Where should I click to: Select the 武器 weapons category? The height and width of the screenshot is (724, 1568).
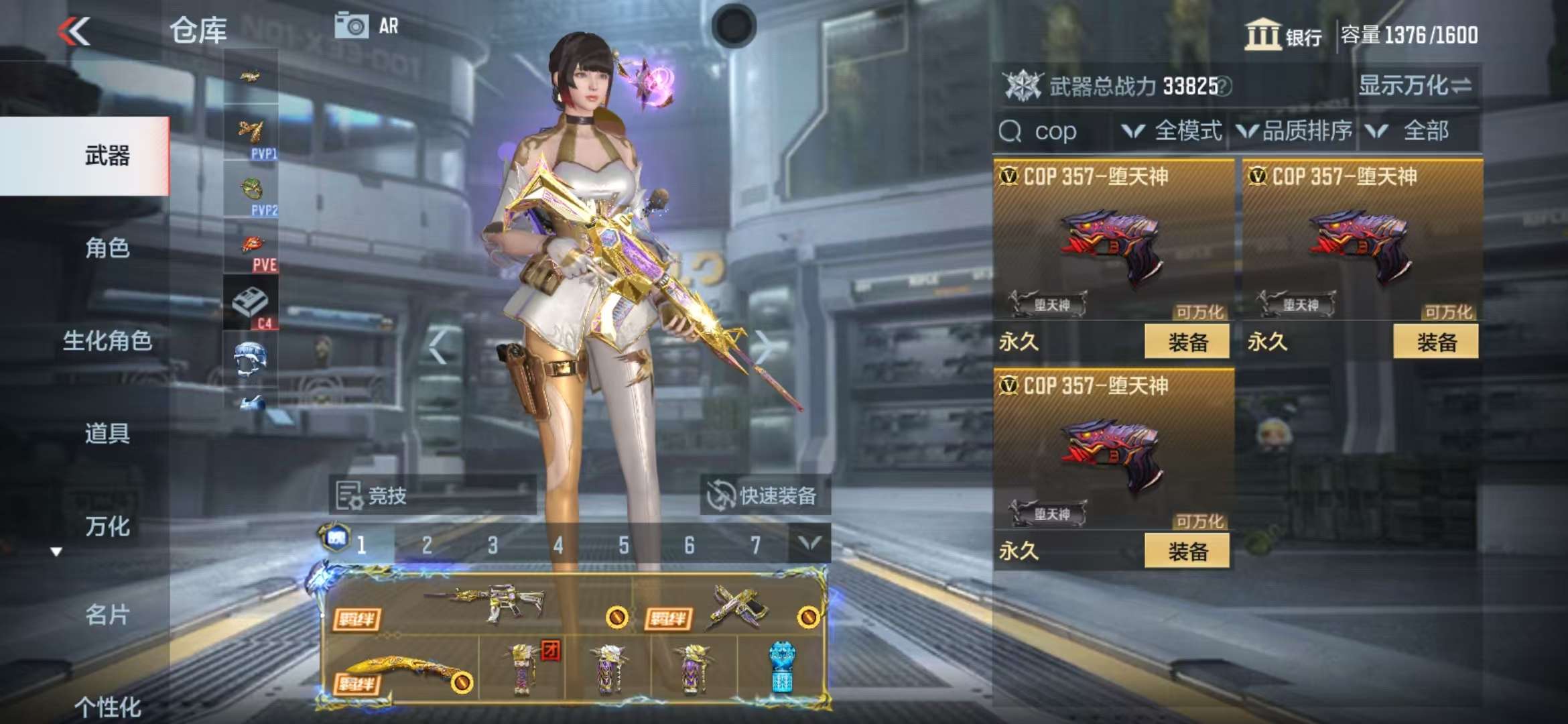(107, 156)
